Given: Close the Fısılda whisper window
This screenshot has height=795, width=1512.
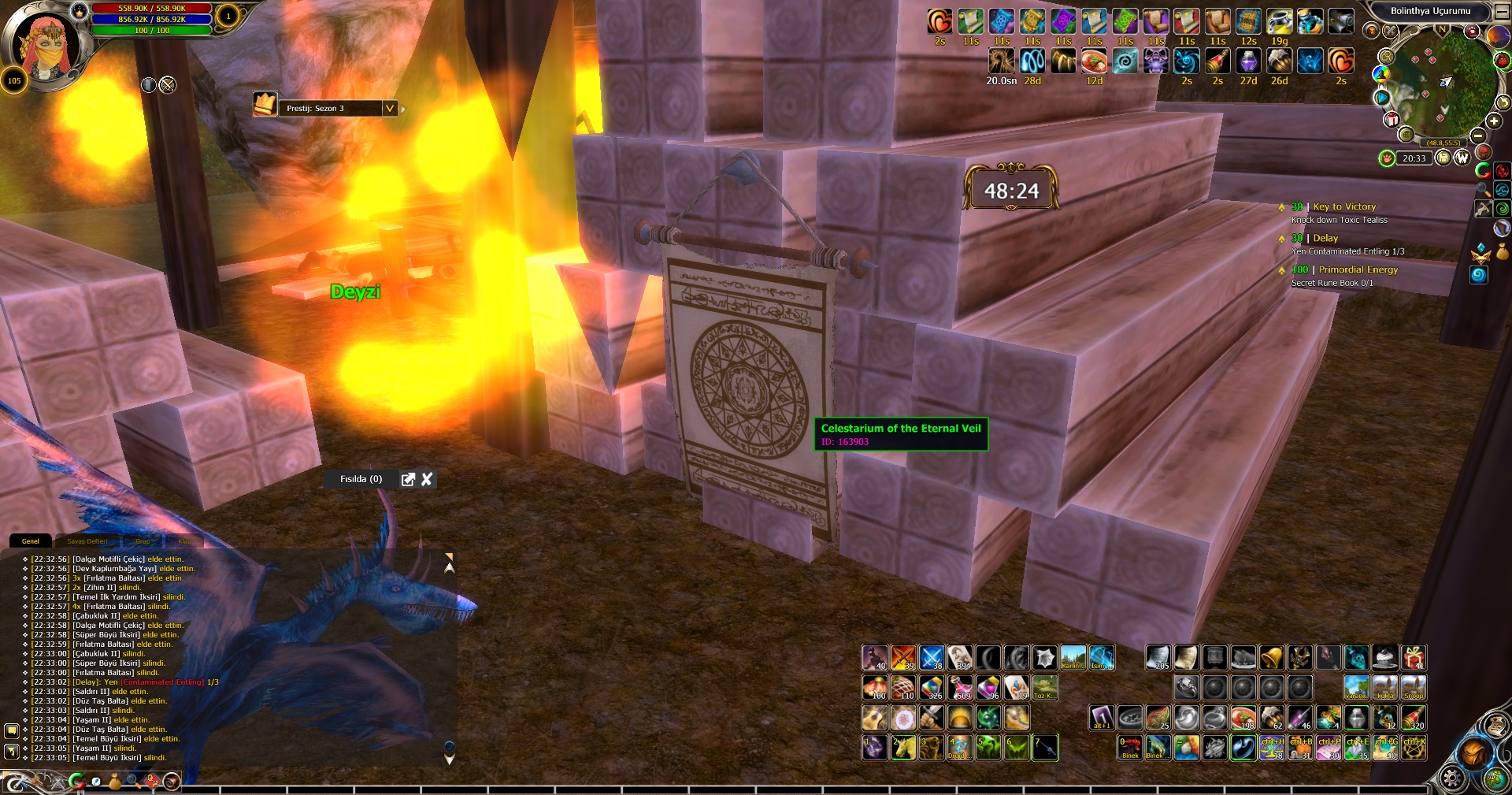Looking at the screenshot, I should (427, 479).
